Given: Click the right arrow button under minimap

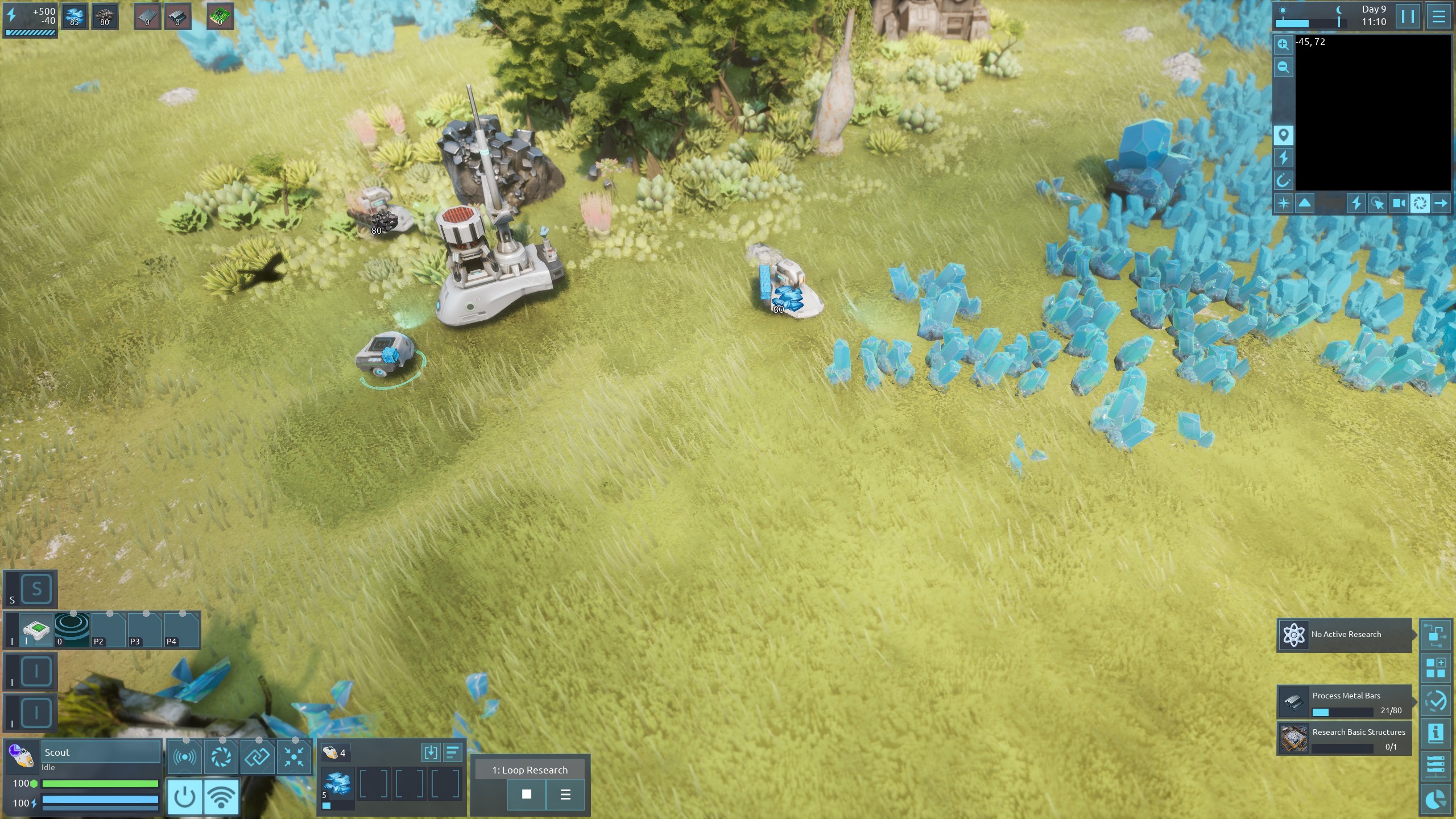Looking at the screenshot, I should (1441, 203).
